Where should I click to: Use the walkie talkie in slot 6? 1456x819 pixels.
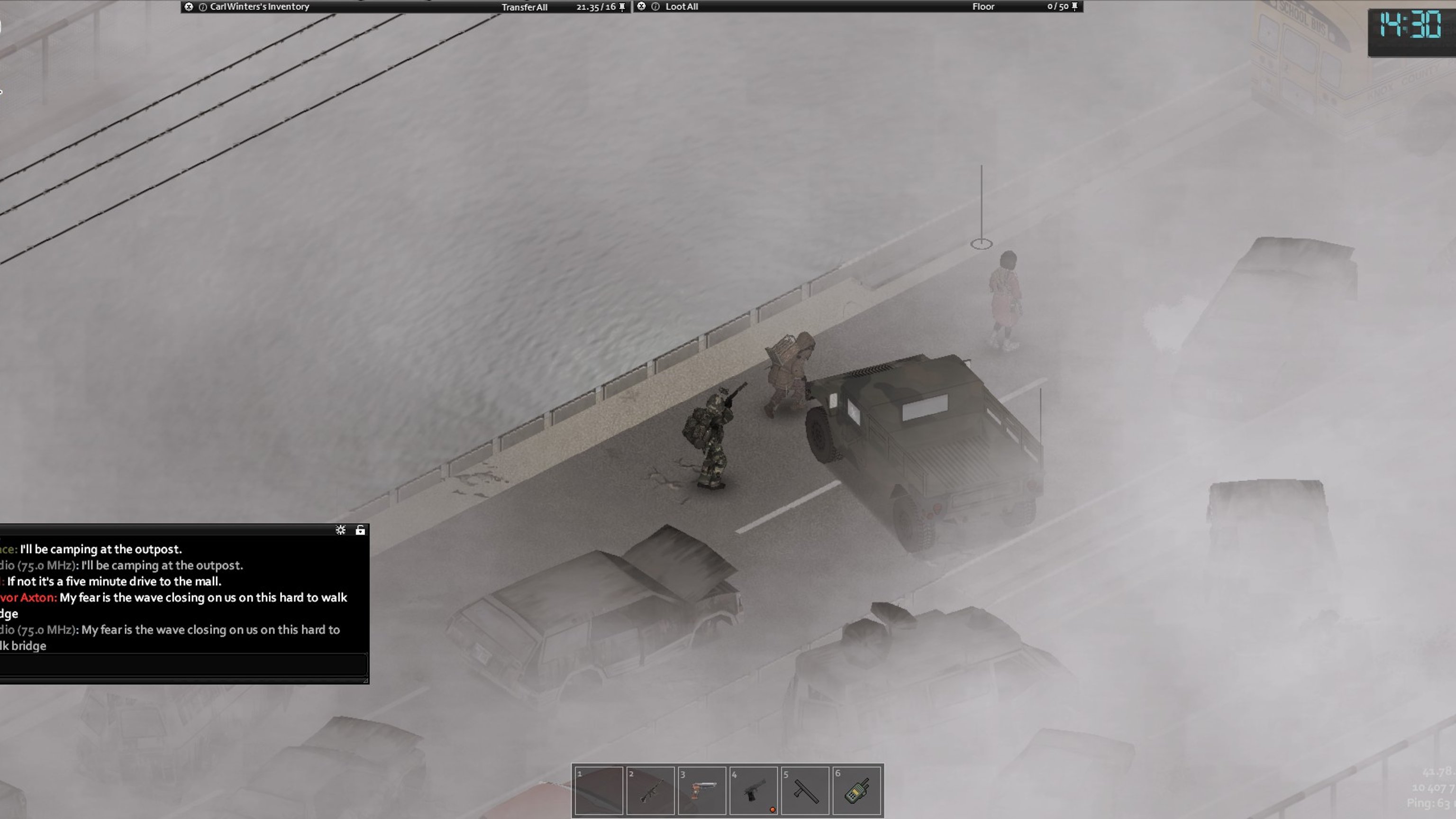(856, 790)
